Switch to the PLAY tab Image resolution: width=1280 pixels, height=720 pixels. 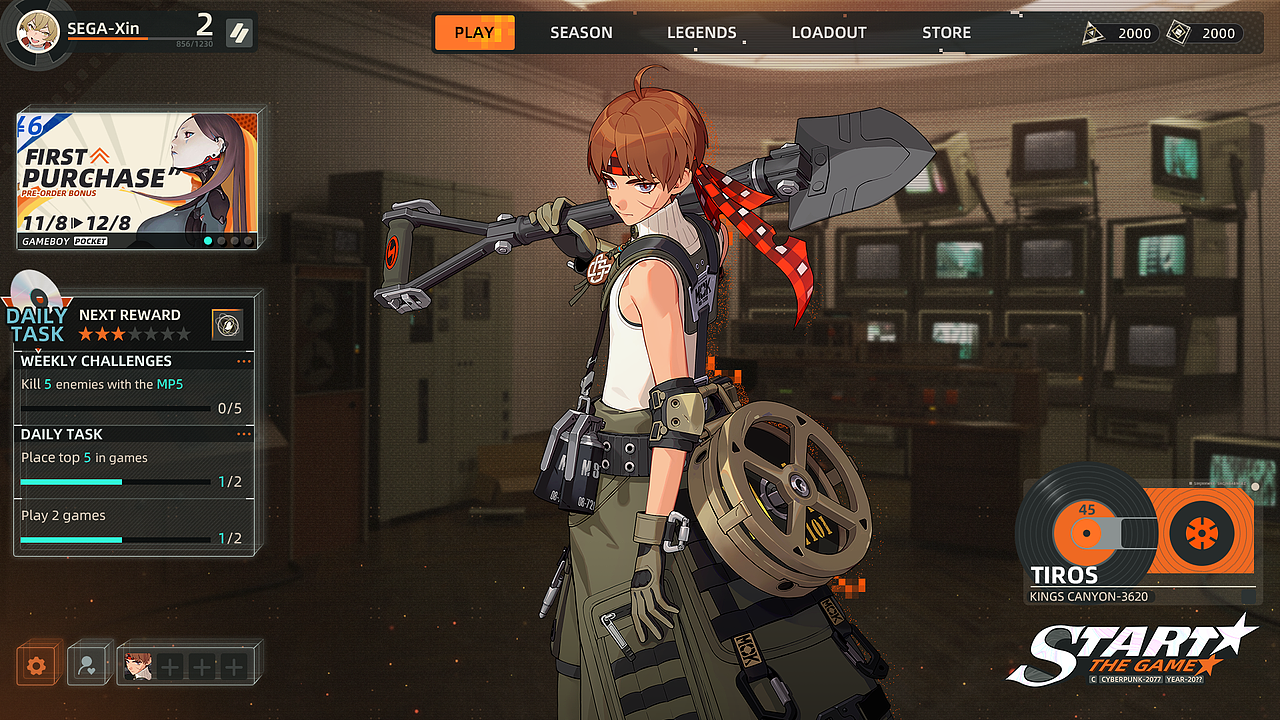pos(474,33)
